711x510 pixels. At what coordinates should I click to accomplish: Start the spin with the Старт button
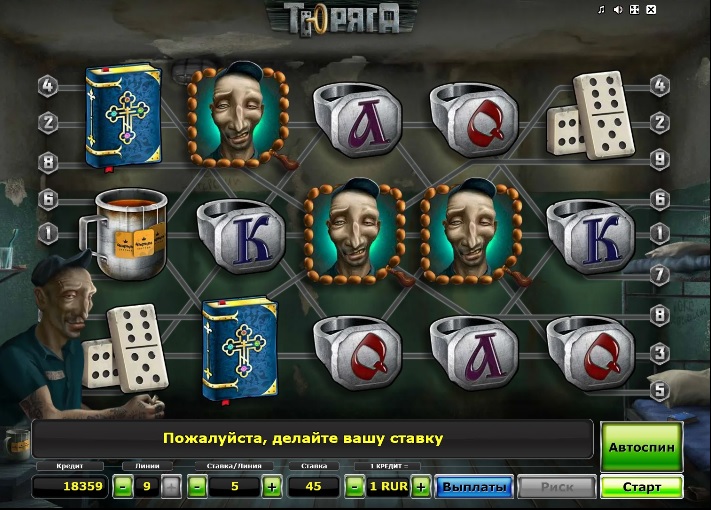click(x=641, y=487)
